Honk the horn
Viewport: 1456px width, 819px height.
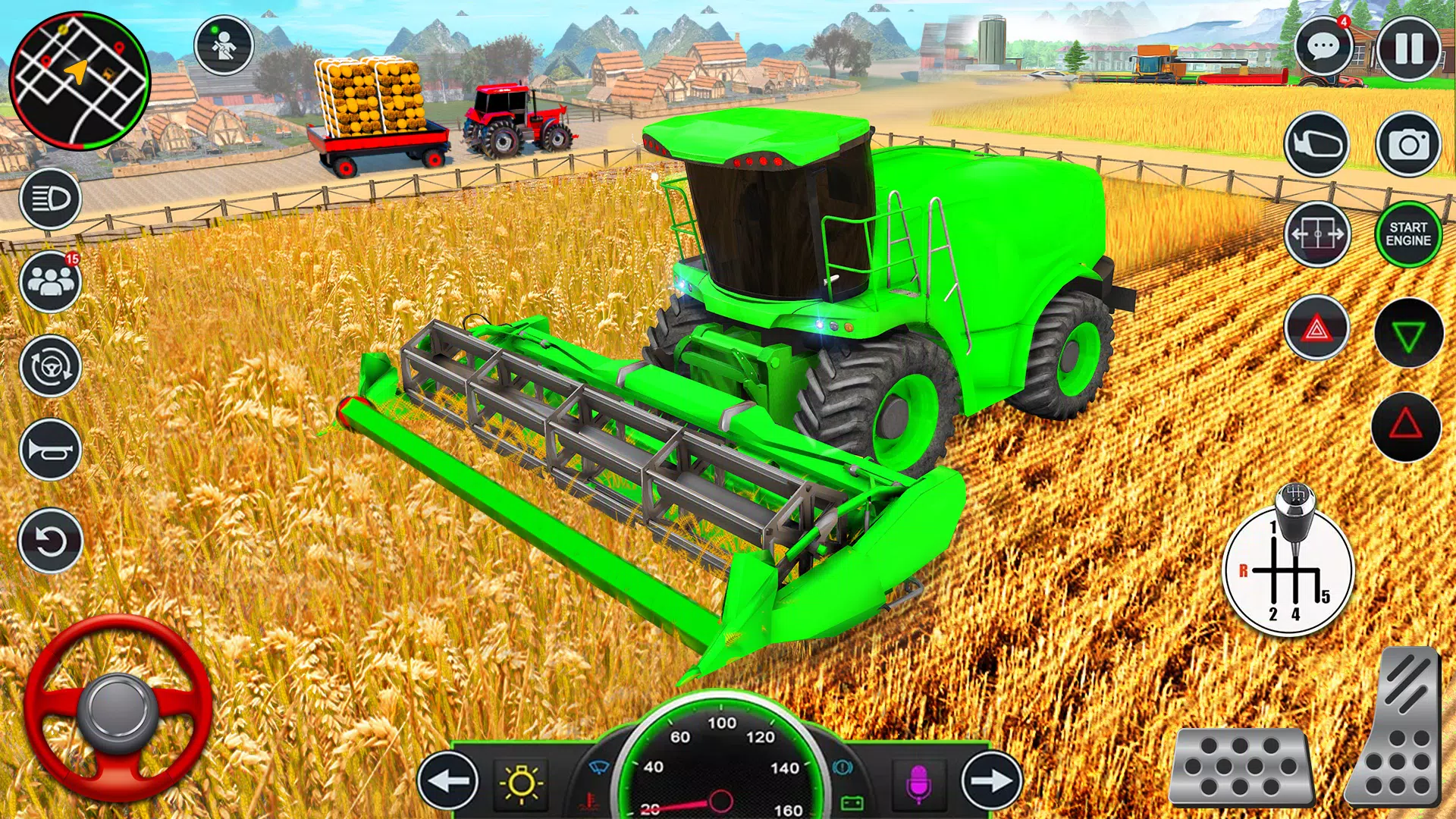(49, 447)
